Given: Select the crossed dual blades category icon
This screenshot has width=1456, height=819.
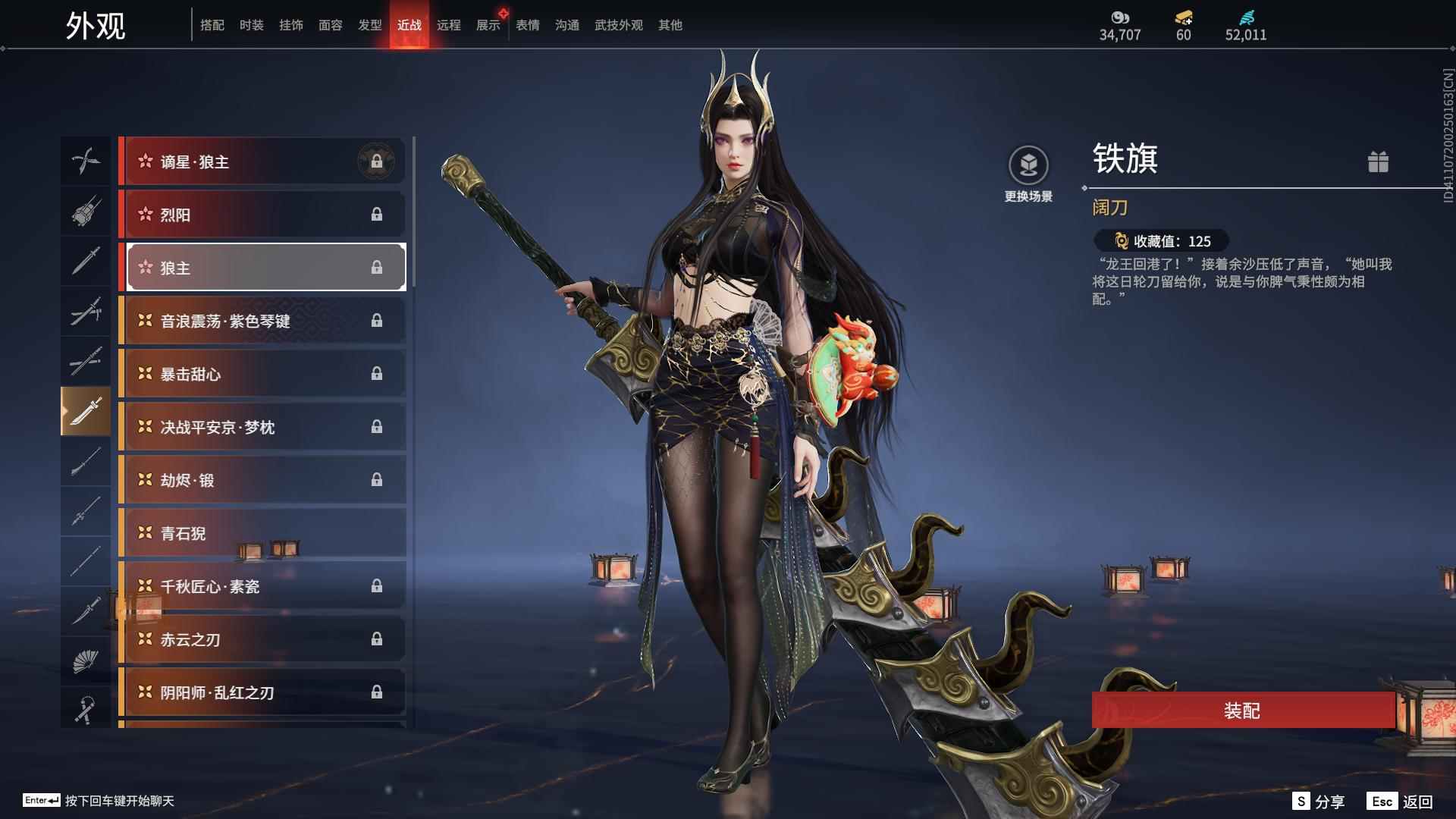Looking at the screenshot, I should click(x=86, y=161).
